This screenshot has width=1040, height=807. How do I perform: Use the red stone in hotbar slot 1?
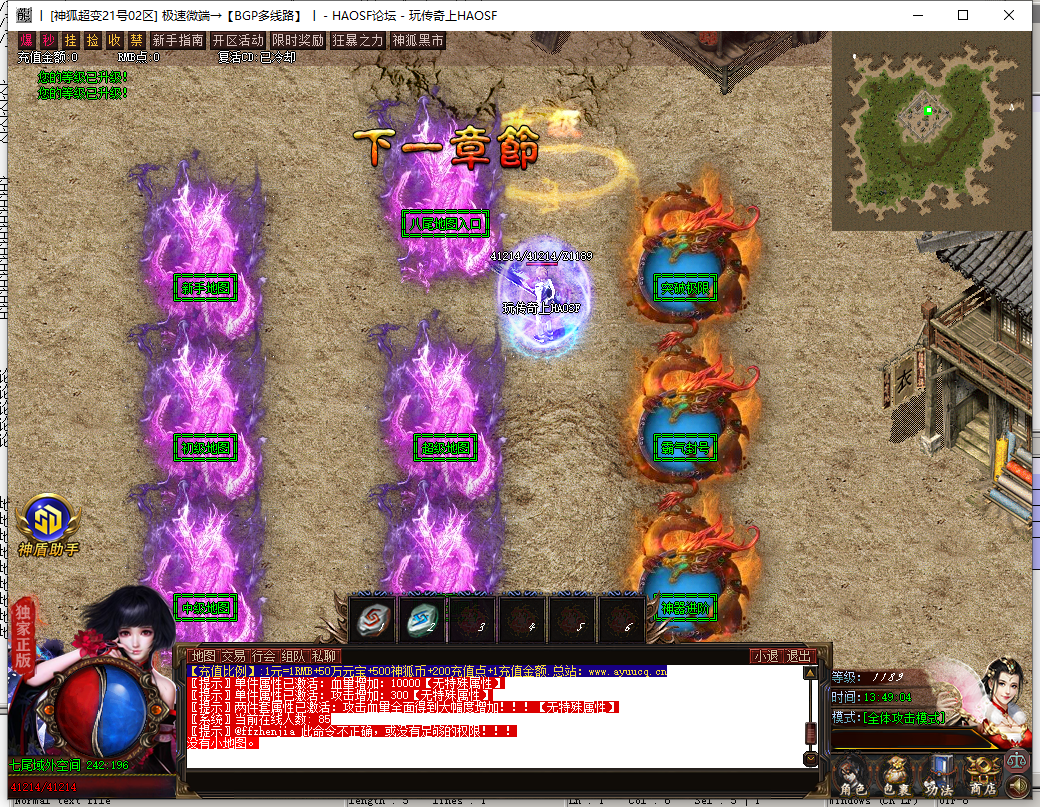(x=372, y=619)
